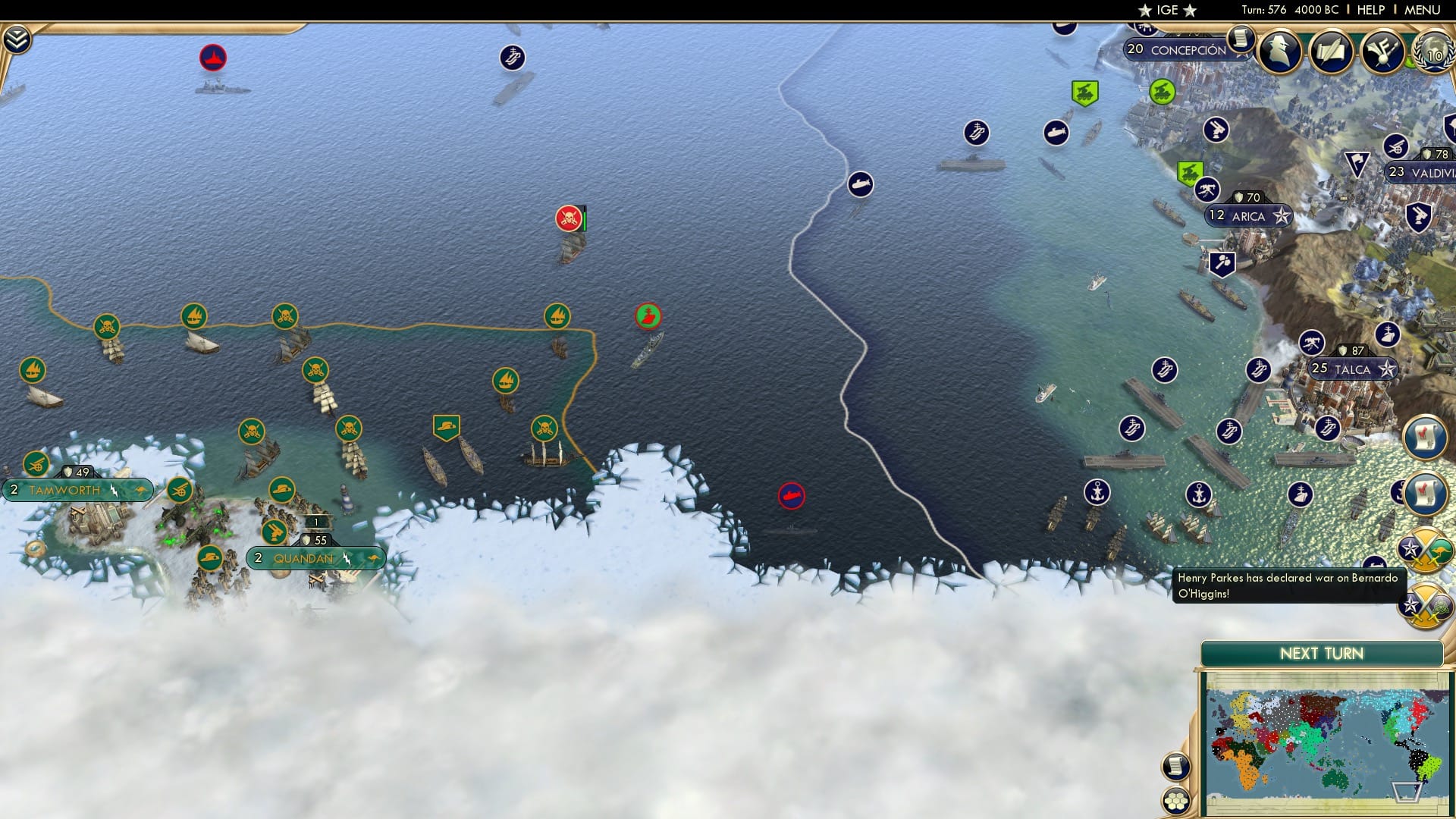The width and height of the screenshot is (1456, 819).
Task: Open Social Policies scroll icon beside the minimap
Action: [1175, 767]
